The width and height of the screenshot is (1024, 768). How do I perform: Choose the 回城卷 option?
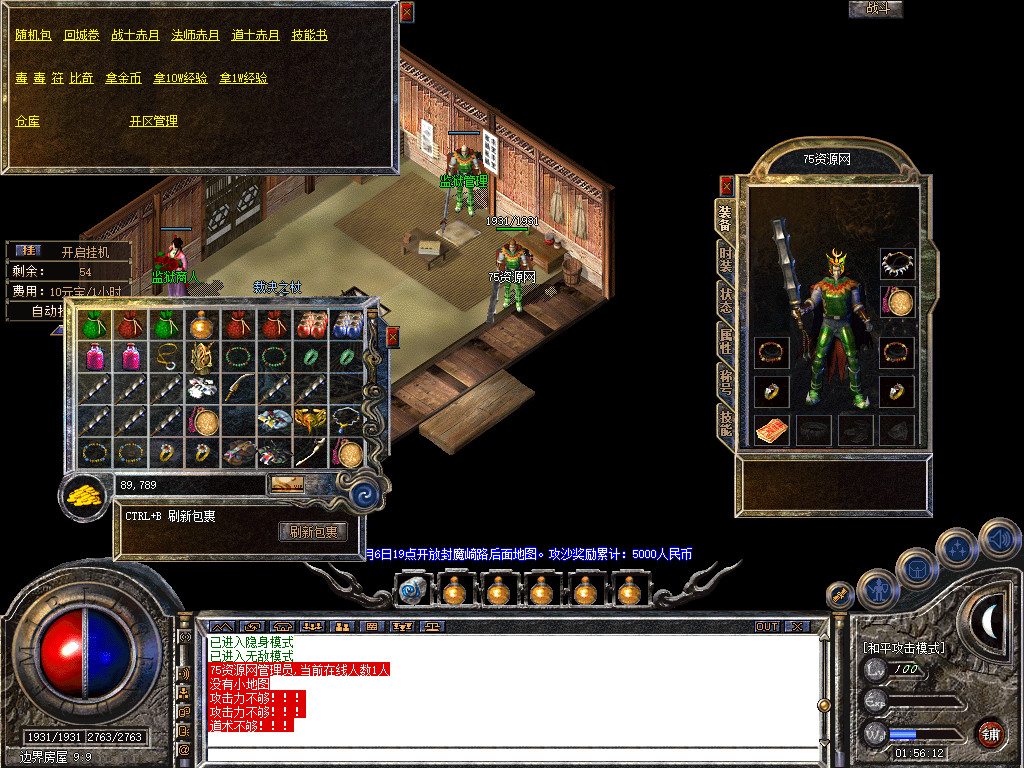pyautogui.click(x=82, y=35)
